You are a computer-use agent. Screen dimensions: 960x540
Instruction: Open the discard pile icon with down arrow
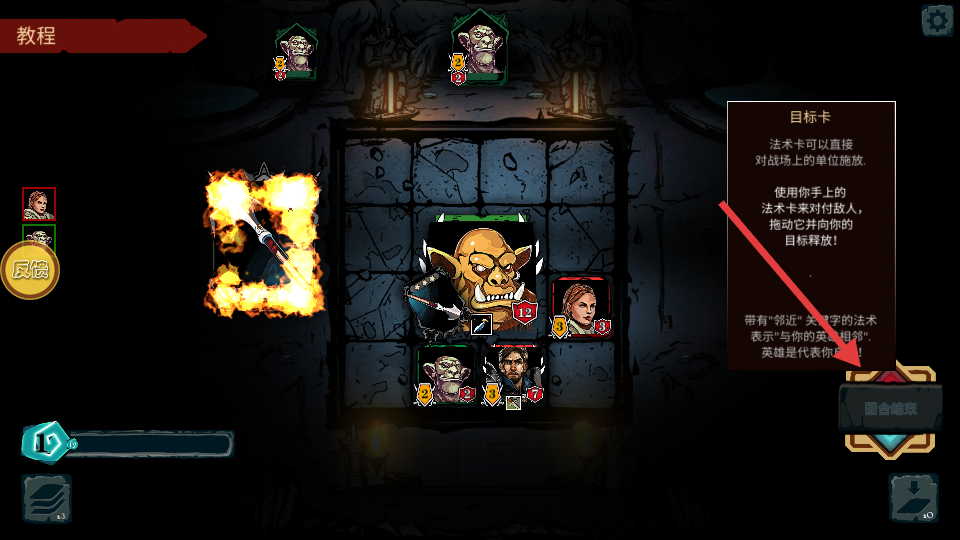[x=913, y=498]
